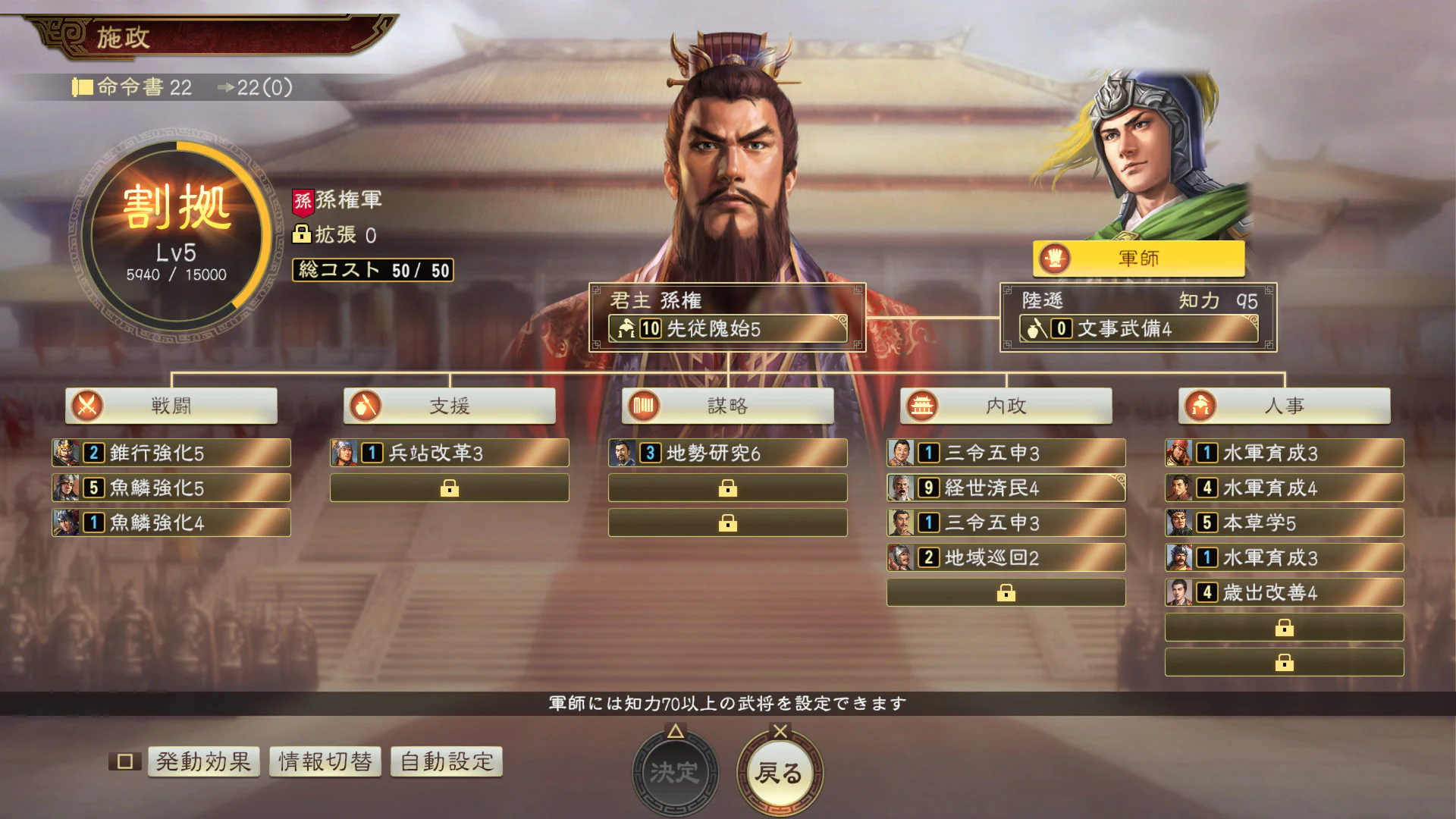Unlock the locked slot under 兵站改革3

coord(449,488)
